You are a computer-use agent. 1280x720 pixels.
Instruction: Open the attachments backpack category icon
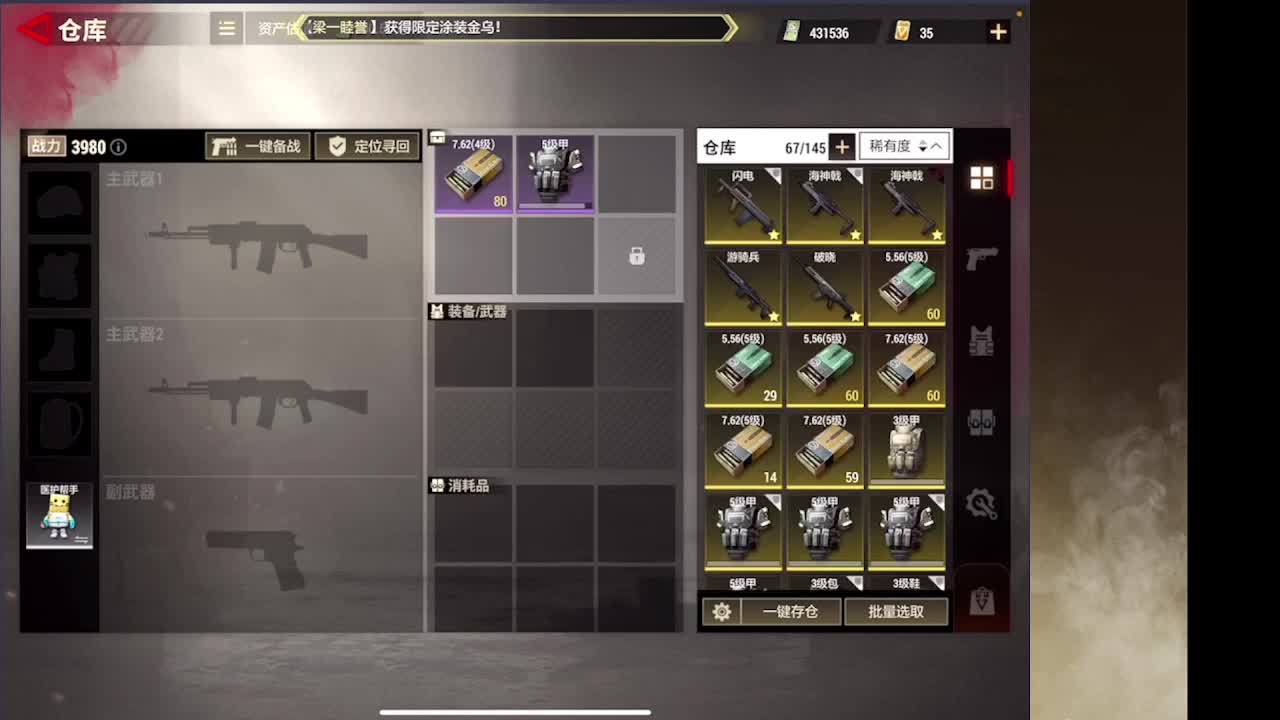tap(983, 422)
